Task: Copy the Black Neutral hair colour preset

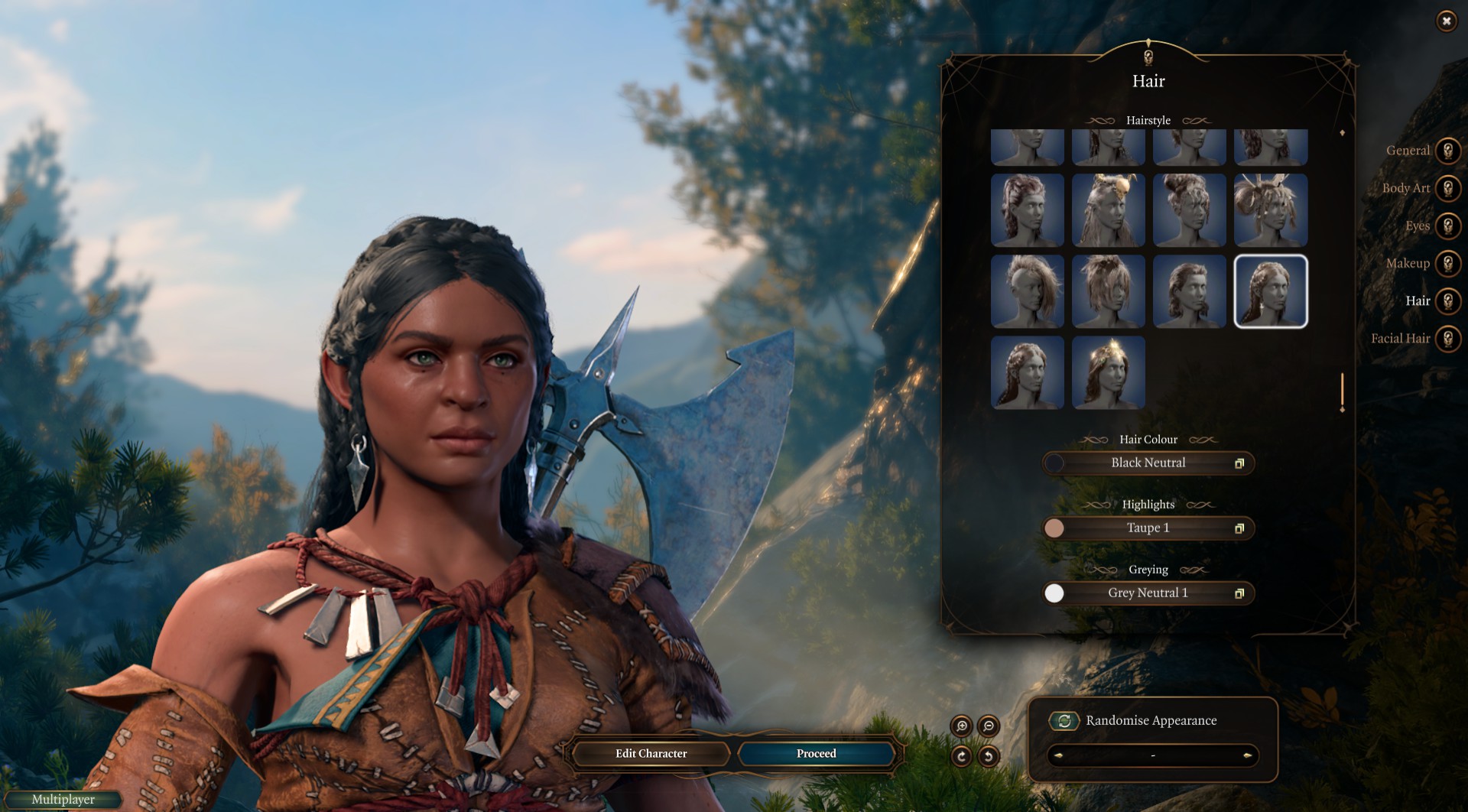Action: pyautogui.click(x=1240, y=463)
